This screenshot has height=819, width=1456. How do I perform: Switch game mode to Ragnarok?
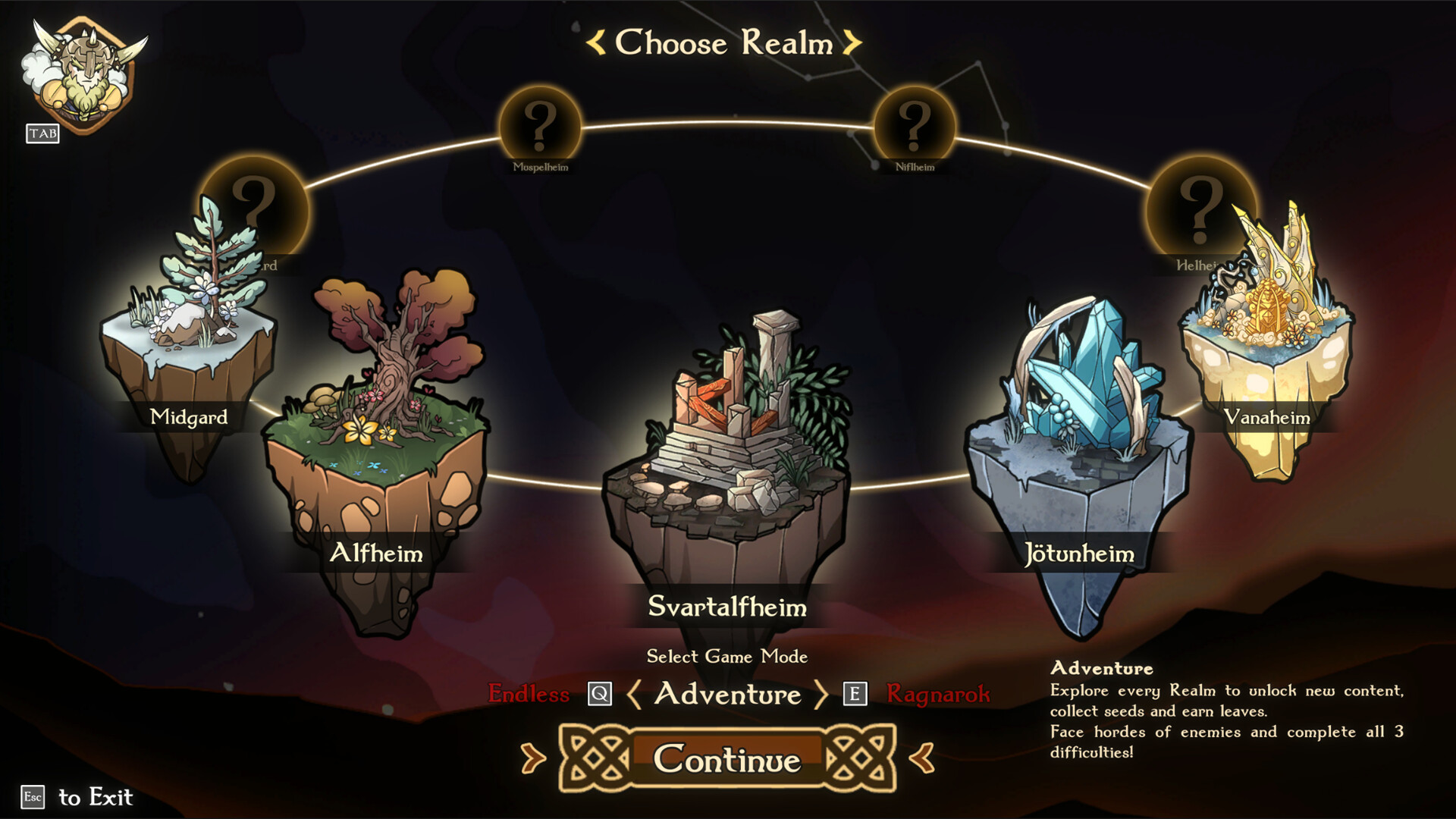938,694
